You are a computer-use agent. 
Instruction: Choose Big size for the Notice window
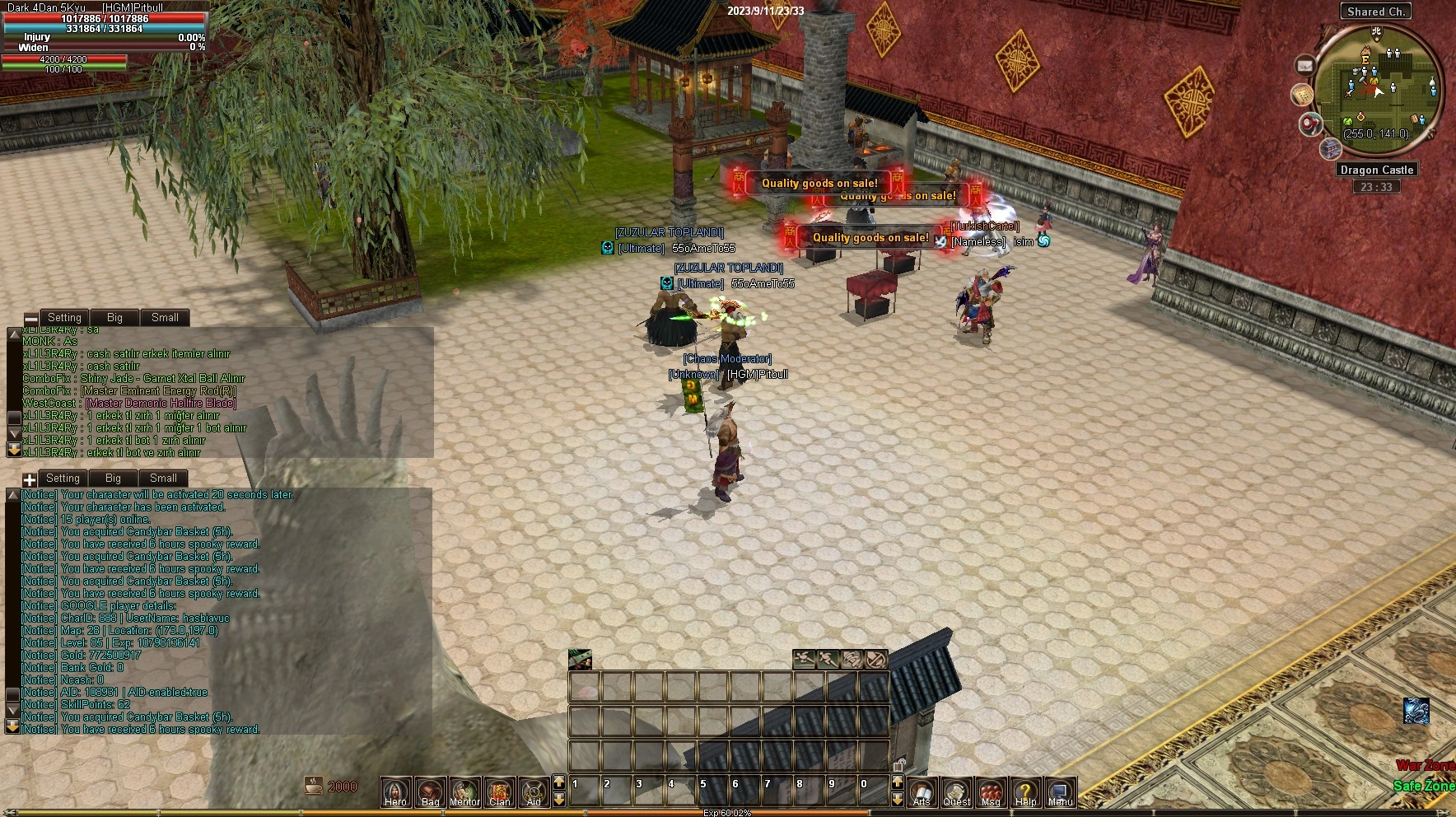tap(113, 479)
